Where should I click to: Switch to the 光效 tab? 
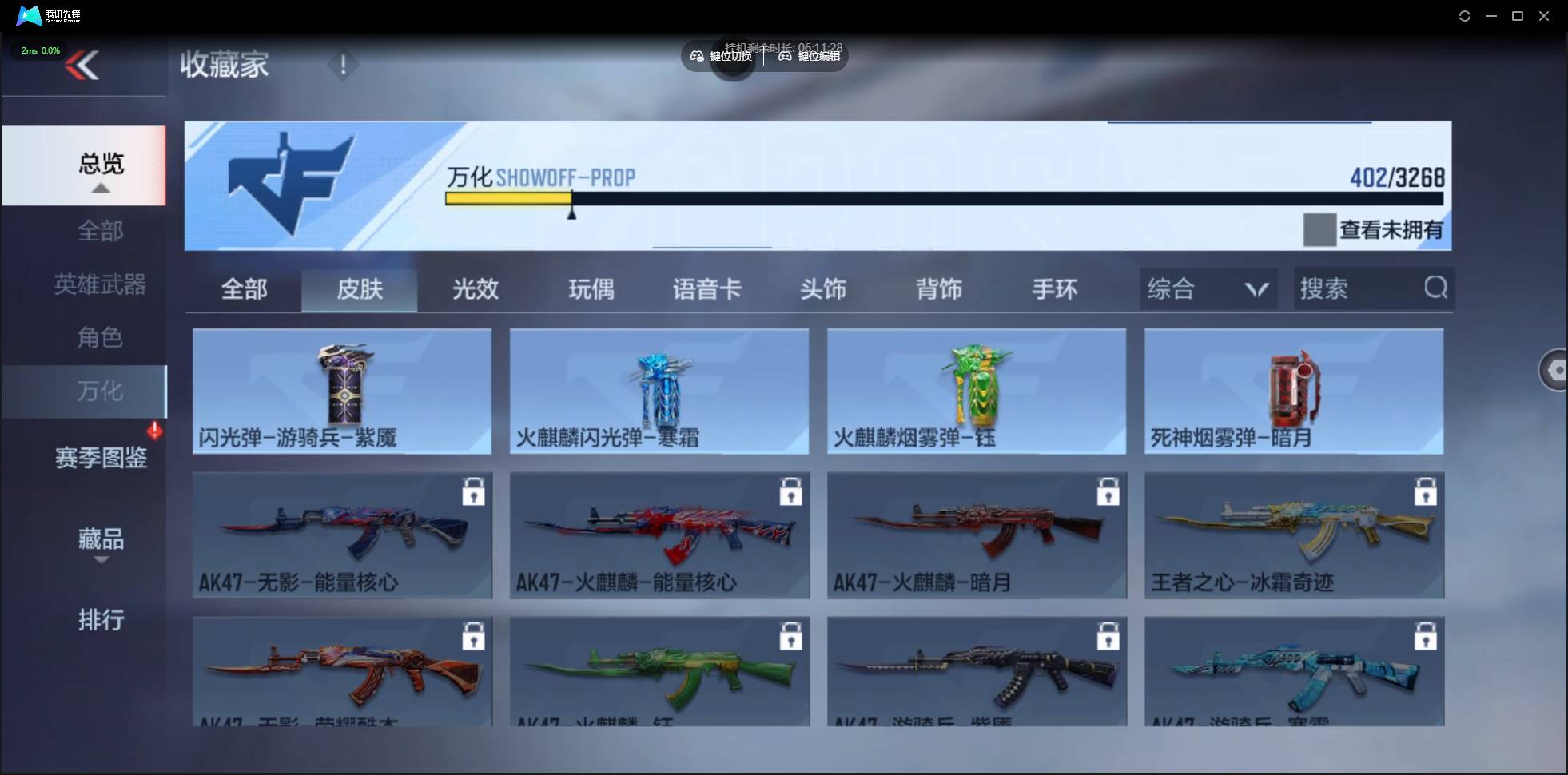[474, 289]
